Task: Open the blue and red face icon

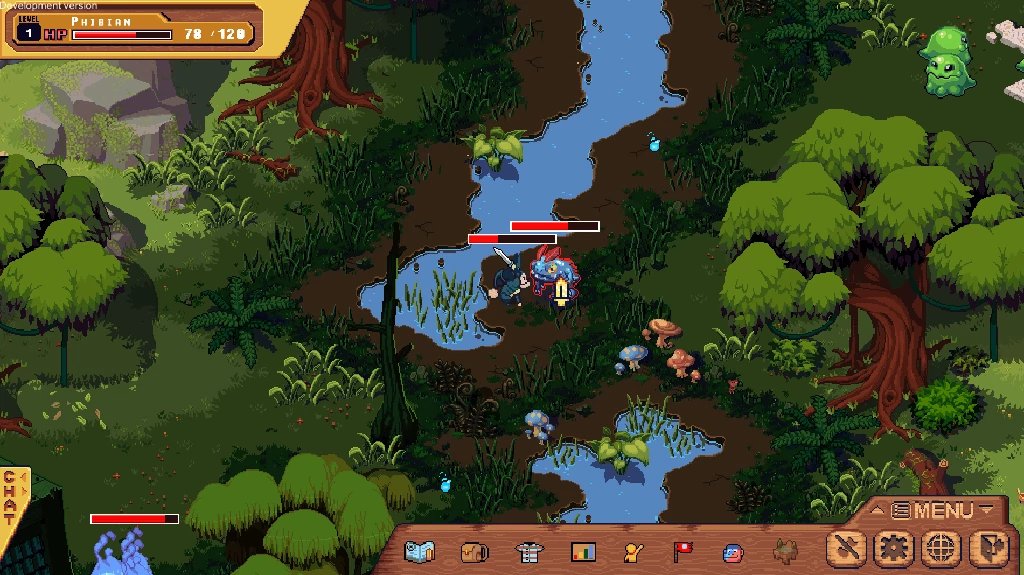Action: pos(734,551)
